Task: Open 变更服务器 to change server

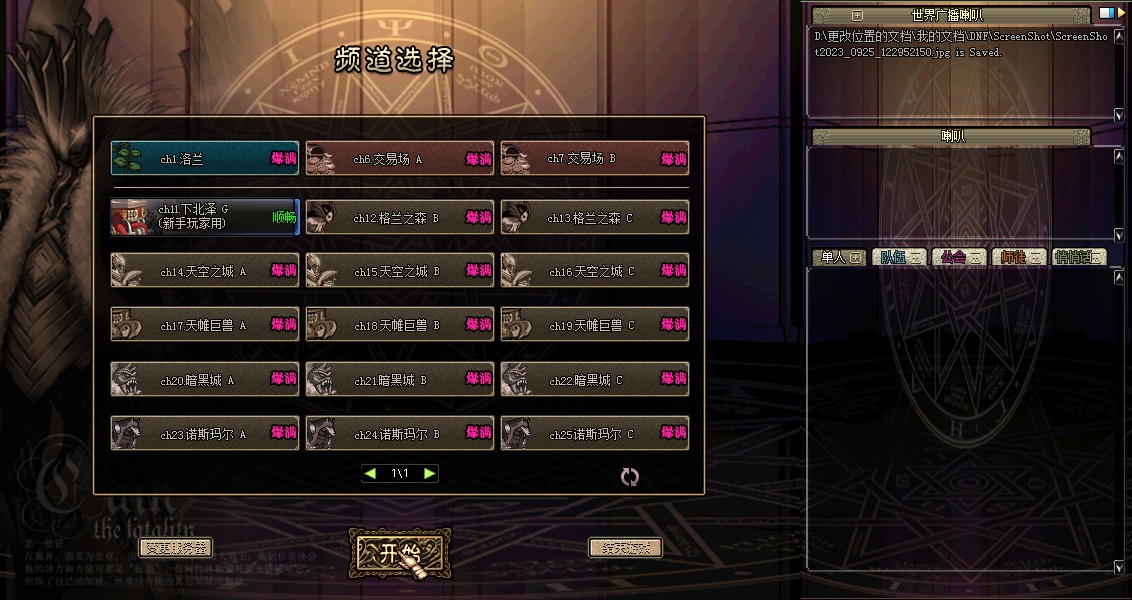Action: pos(175,548)
